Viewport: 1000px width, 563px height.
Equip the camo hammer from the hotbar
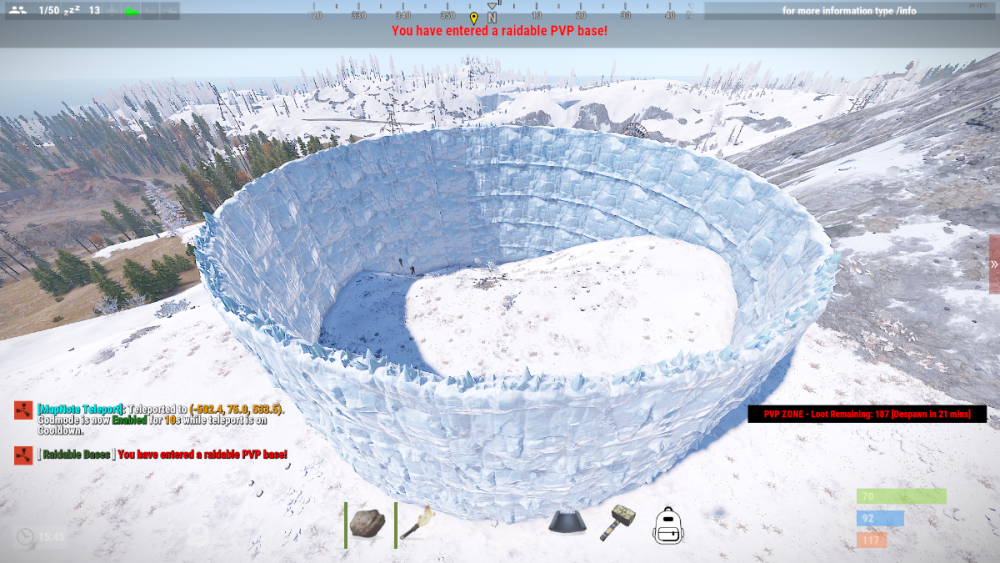(617, 523)
